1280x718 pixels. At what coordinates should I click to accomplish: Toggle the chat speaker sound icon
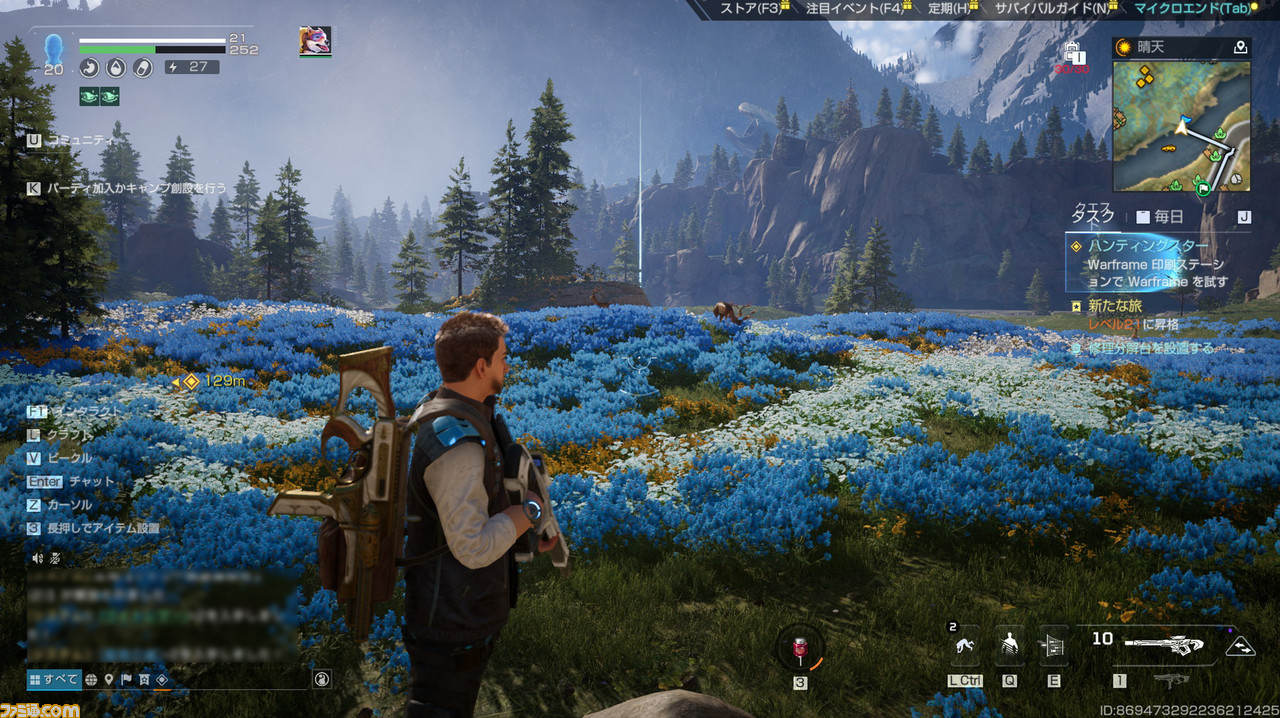coord(38,558)
